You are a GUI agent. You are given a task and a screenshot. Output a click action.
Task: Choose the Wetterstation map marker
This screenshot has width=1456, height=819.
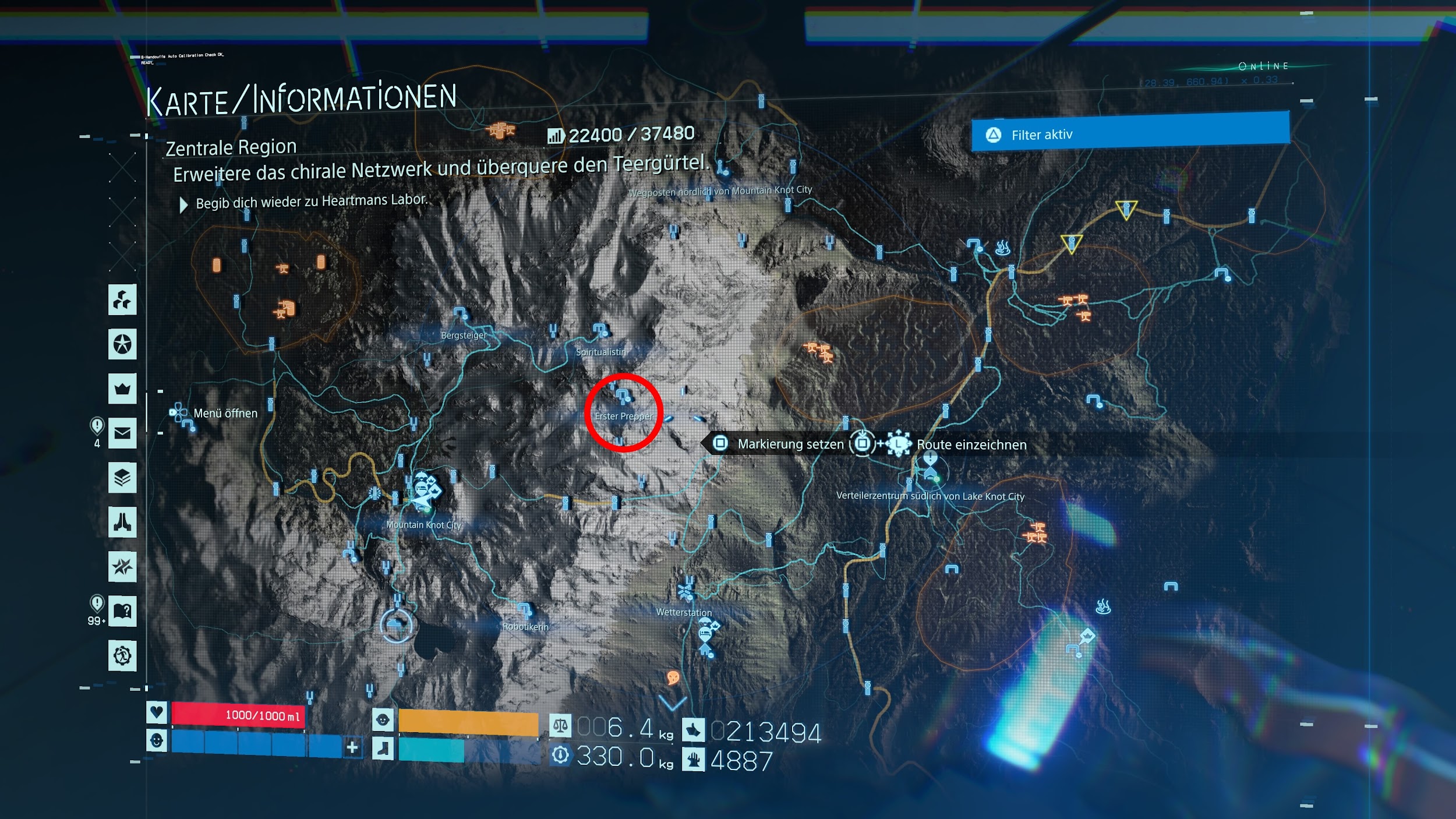click(x=687, y=592)
